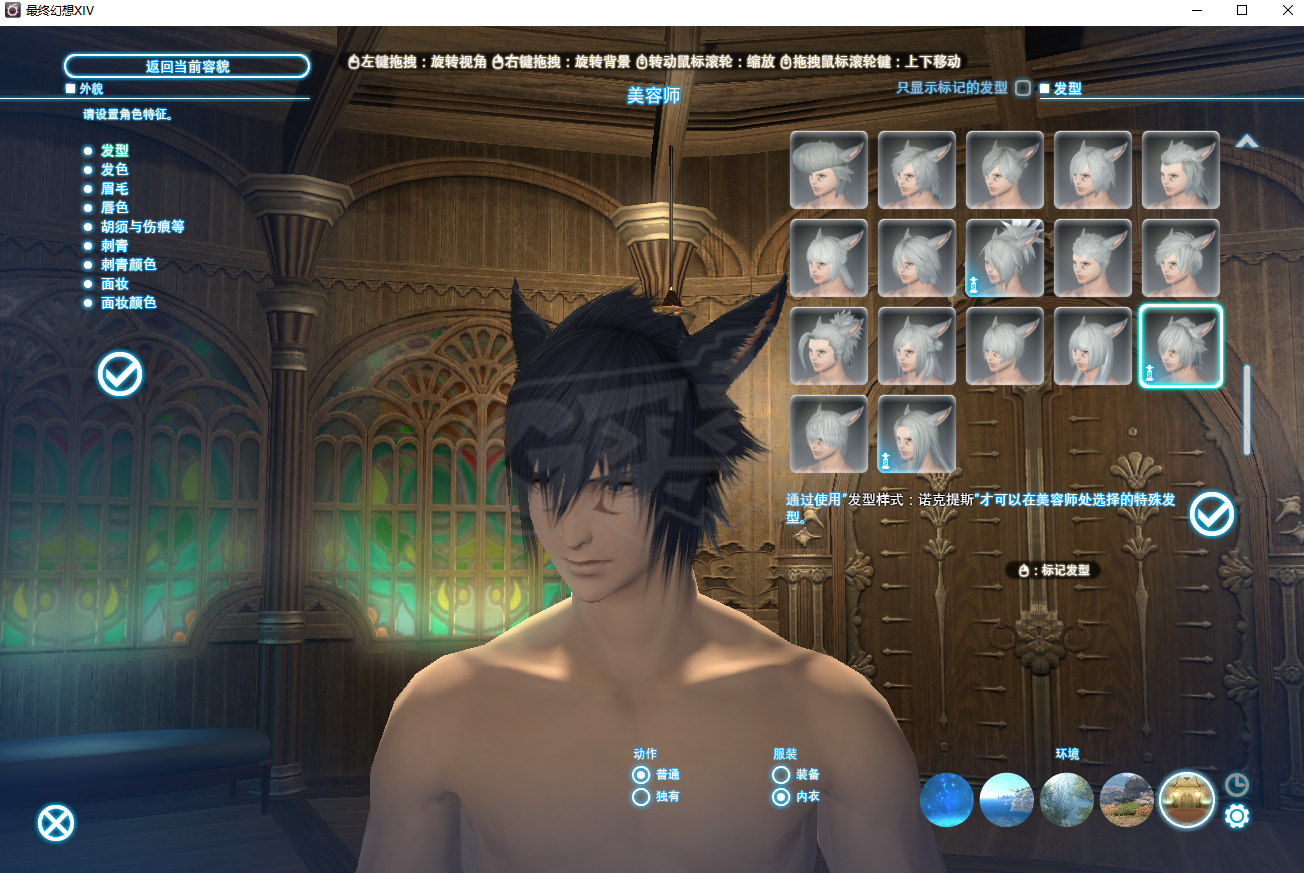Viewport: 1304px width, 873px height.
Task: Open the gear settings icon
Action: click(1237, 817)
